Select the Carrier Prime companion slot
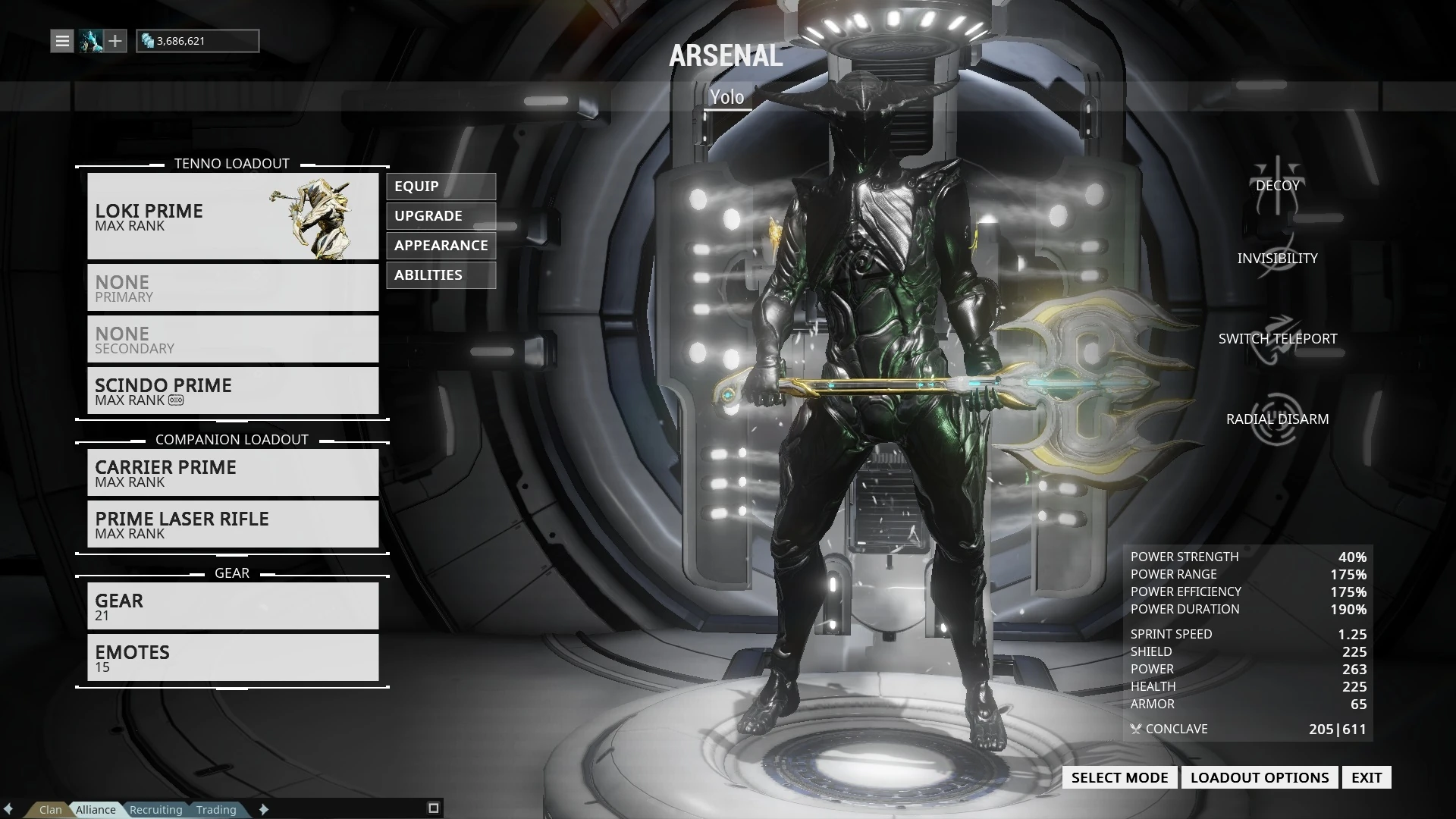Screen dimensions: 1456x819 tap(233, 472)
